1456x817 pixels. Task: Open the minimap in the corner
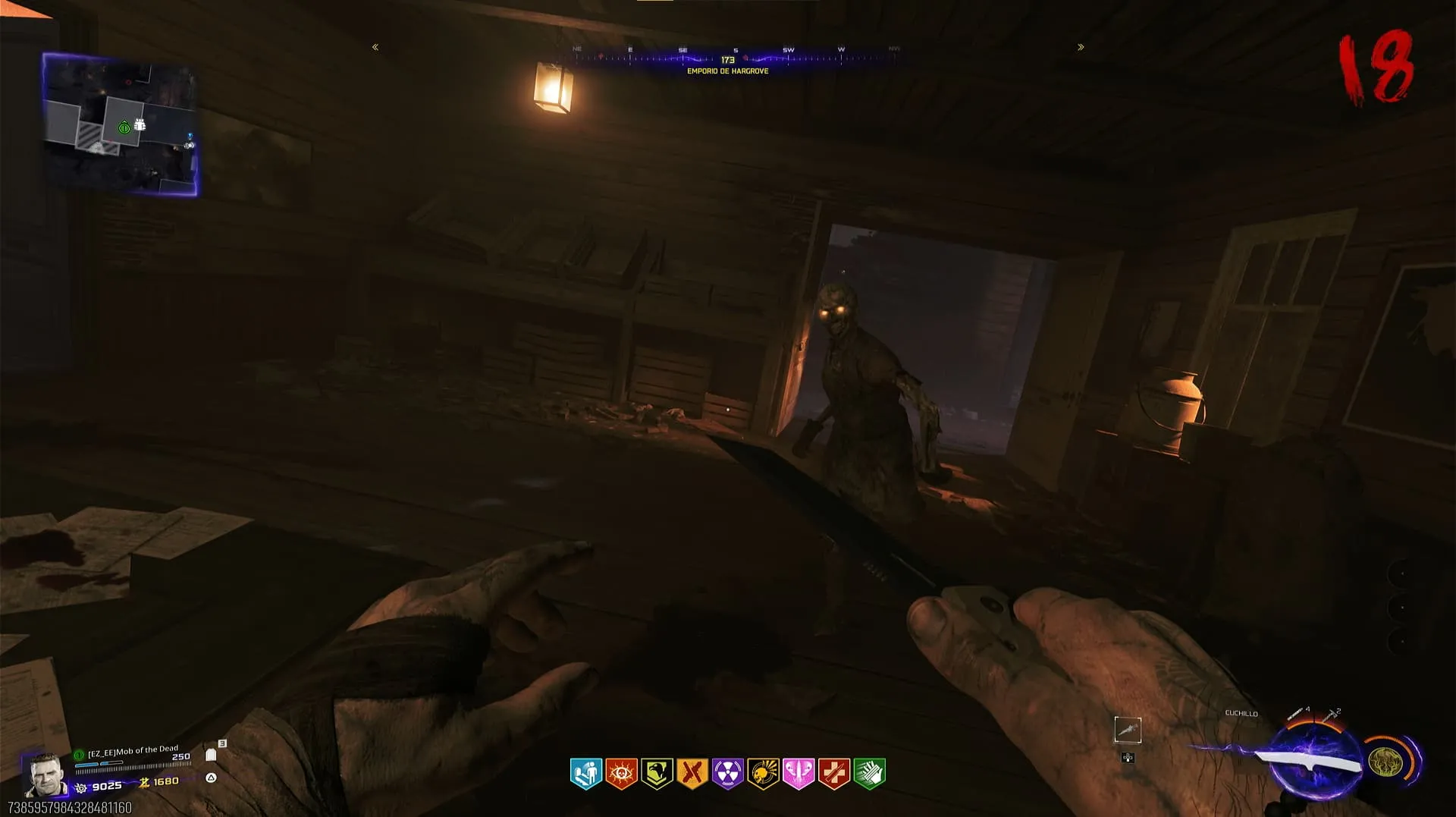121,124
